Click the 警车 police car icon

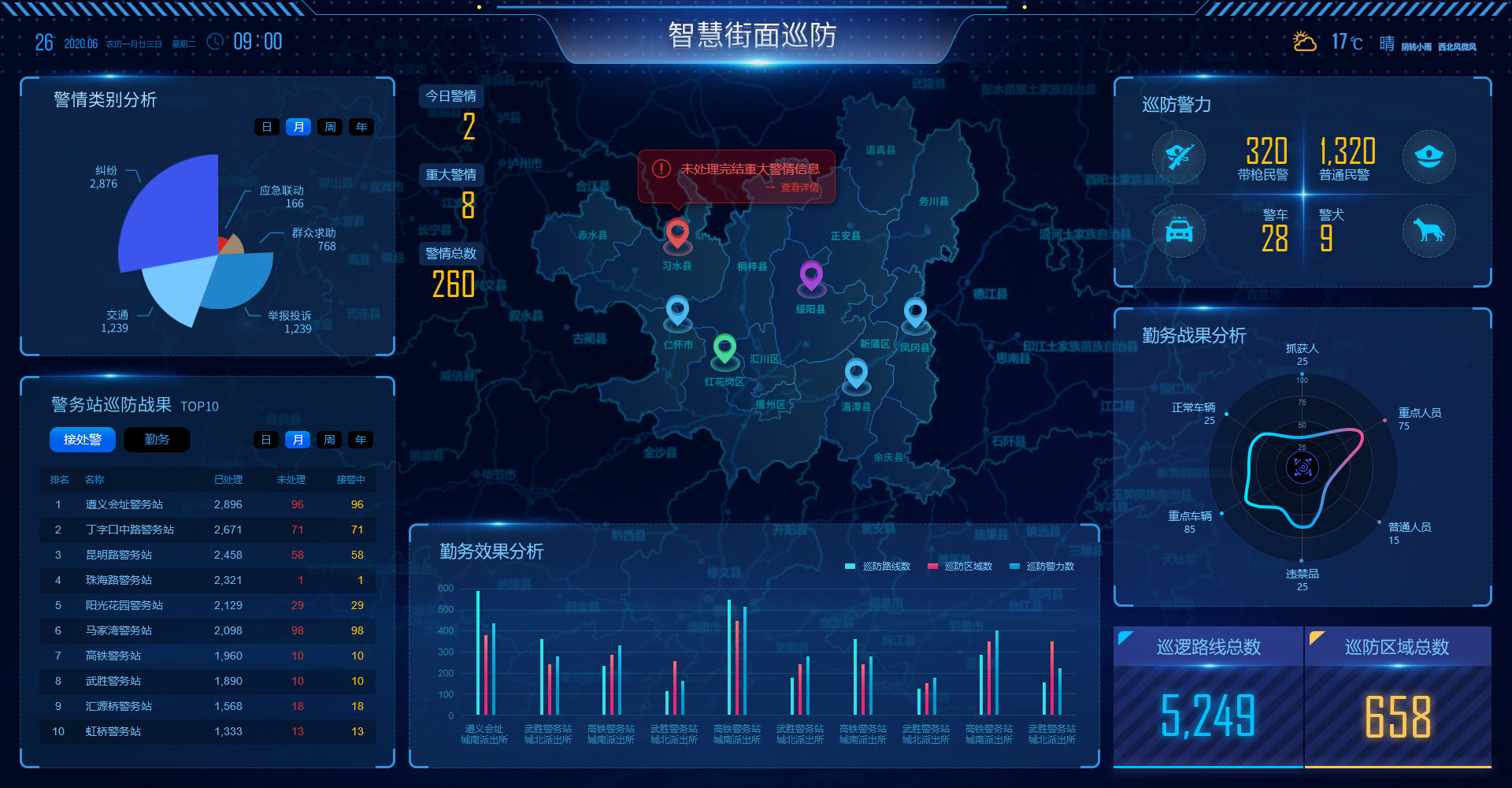(1179, 231)
